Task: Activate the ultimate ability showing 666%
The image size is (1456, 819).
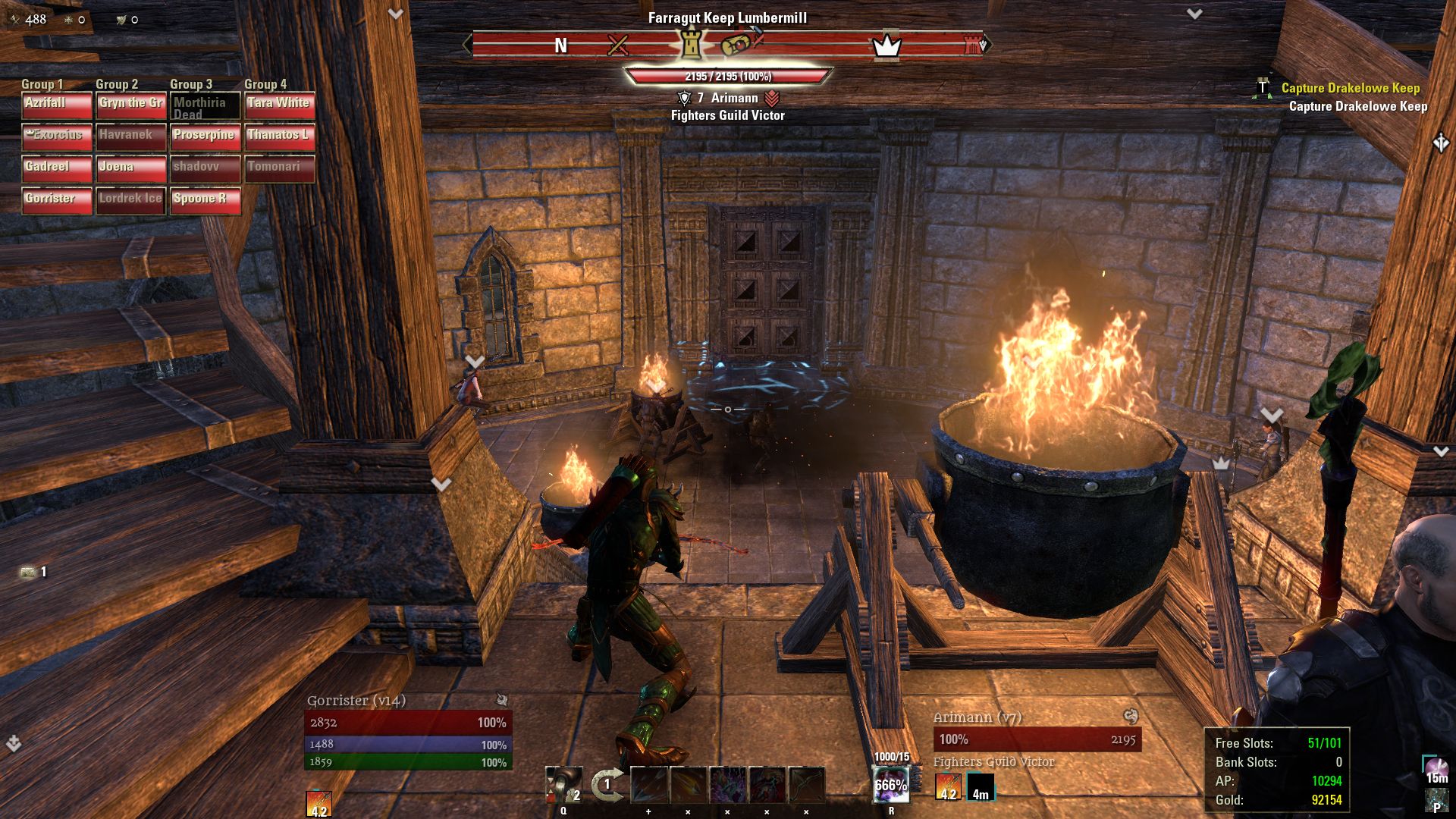Action: pos(891,786)
